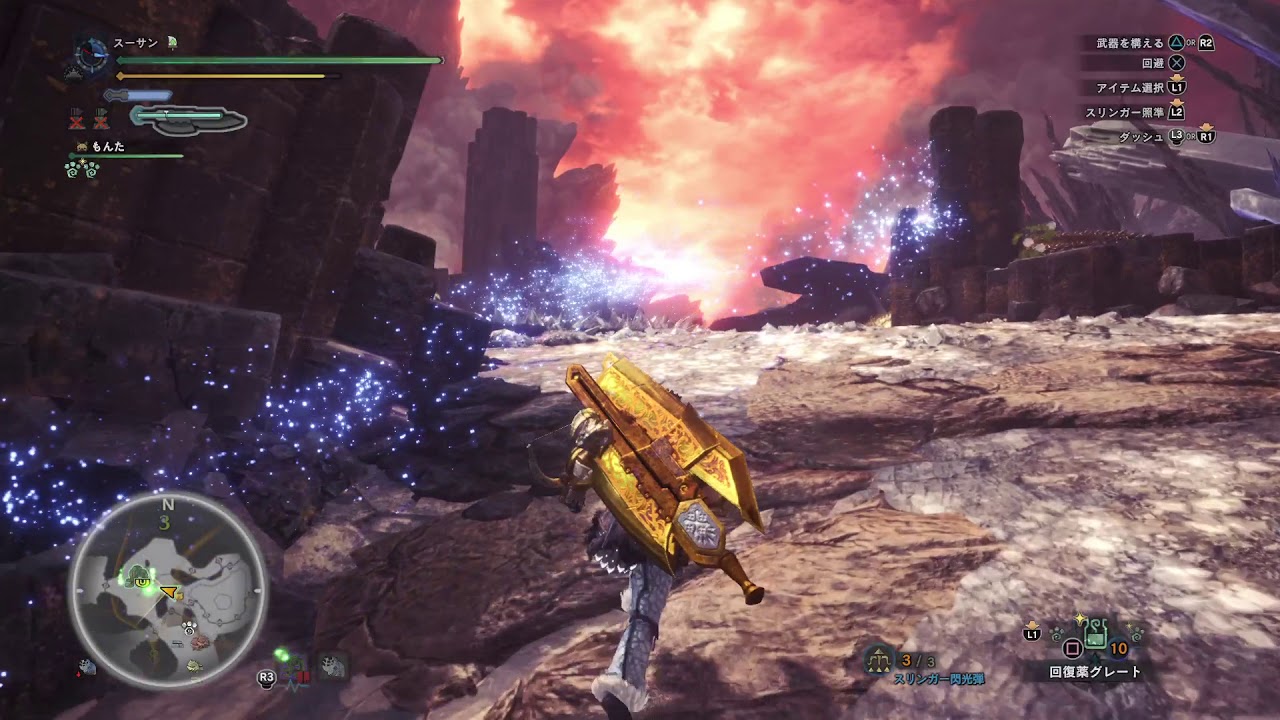The height and width of the screenshot is (720, 1280).
Task: Select the Palico icon beside もんた
Action: [81, 147]
